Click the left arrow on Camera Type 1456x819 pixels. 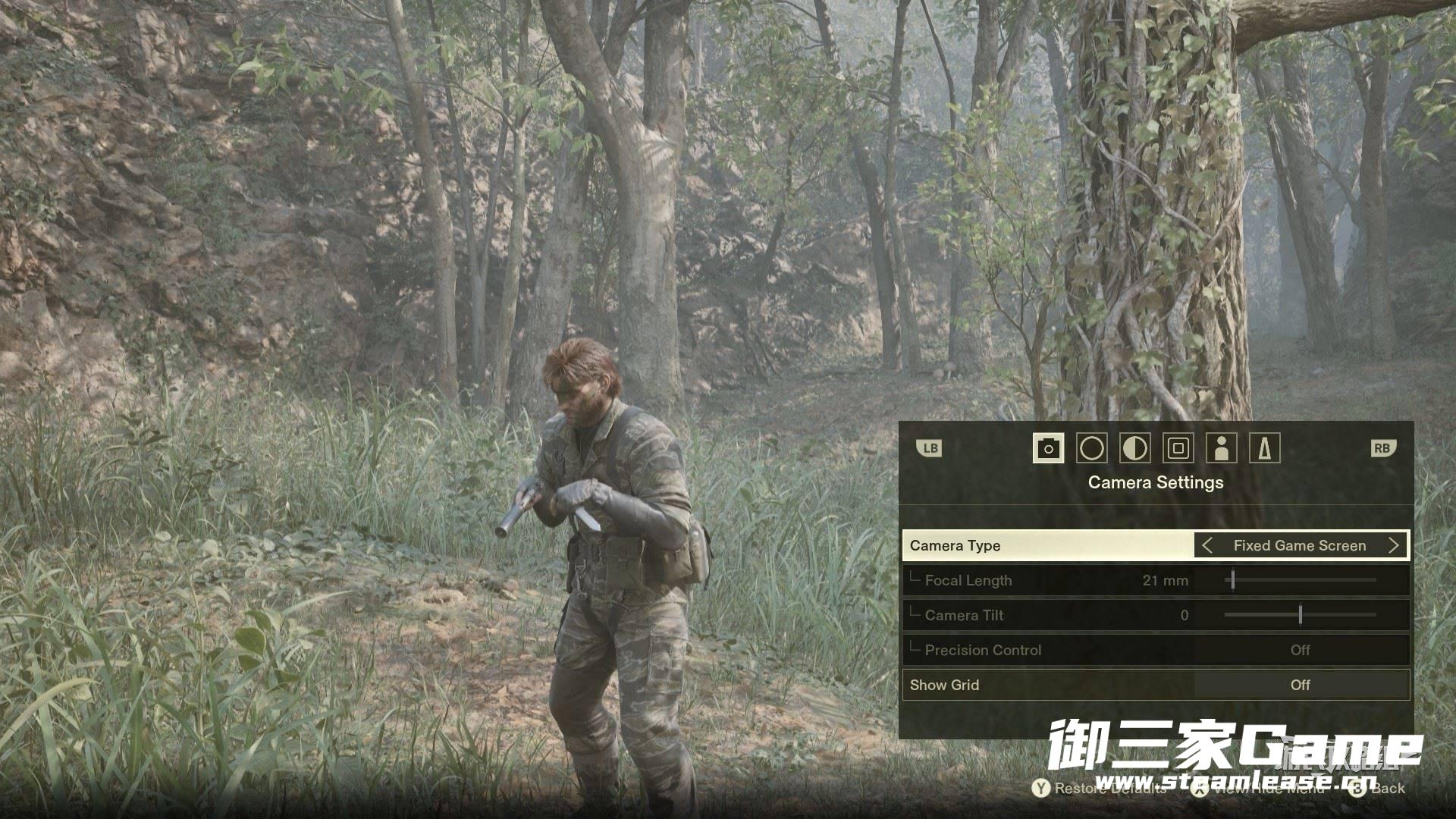(x=1207, y=545)
